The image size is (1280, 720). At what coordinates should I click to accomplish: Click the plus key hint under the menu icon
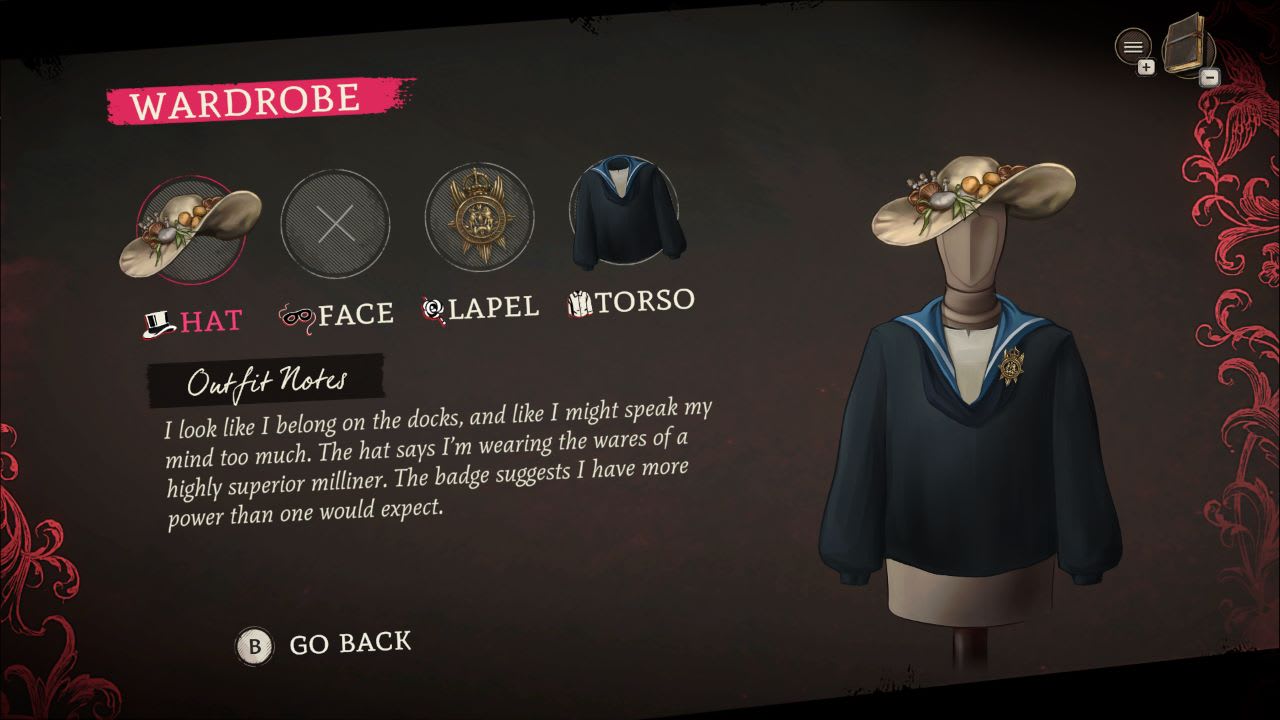point(1146,65)
